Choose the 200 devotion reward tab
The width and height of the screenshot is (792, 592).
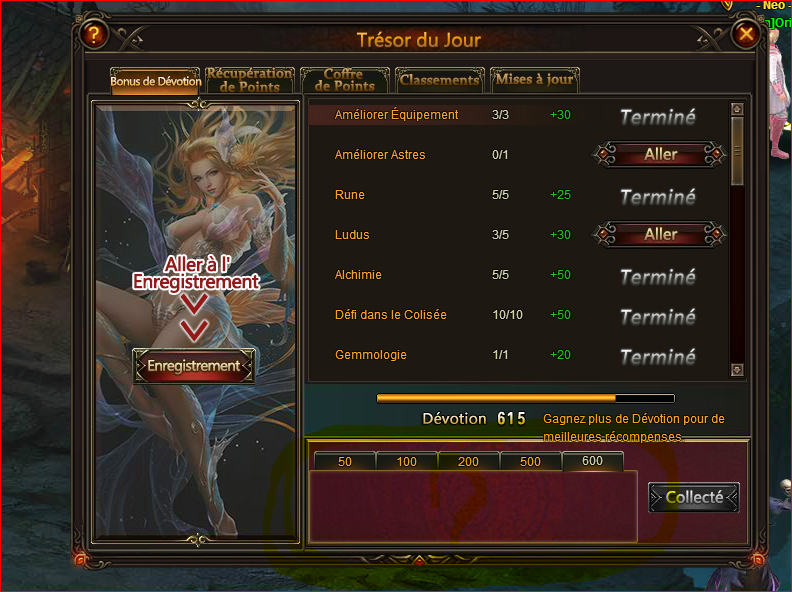coord(469,461)
